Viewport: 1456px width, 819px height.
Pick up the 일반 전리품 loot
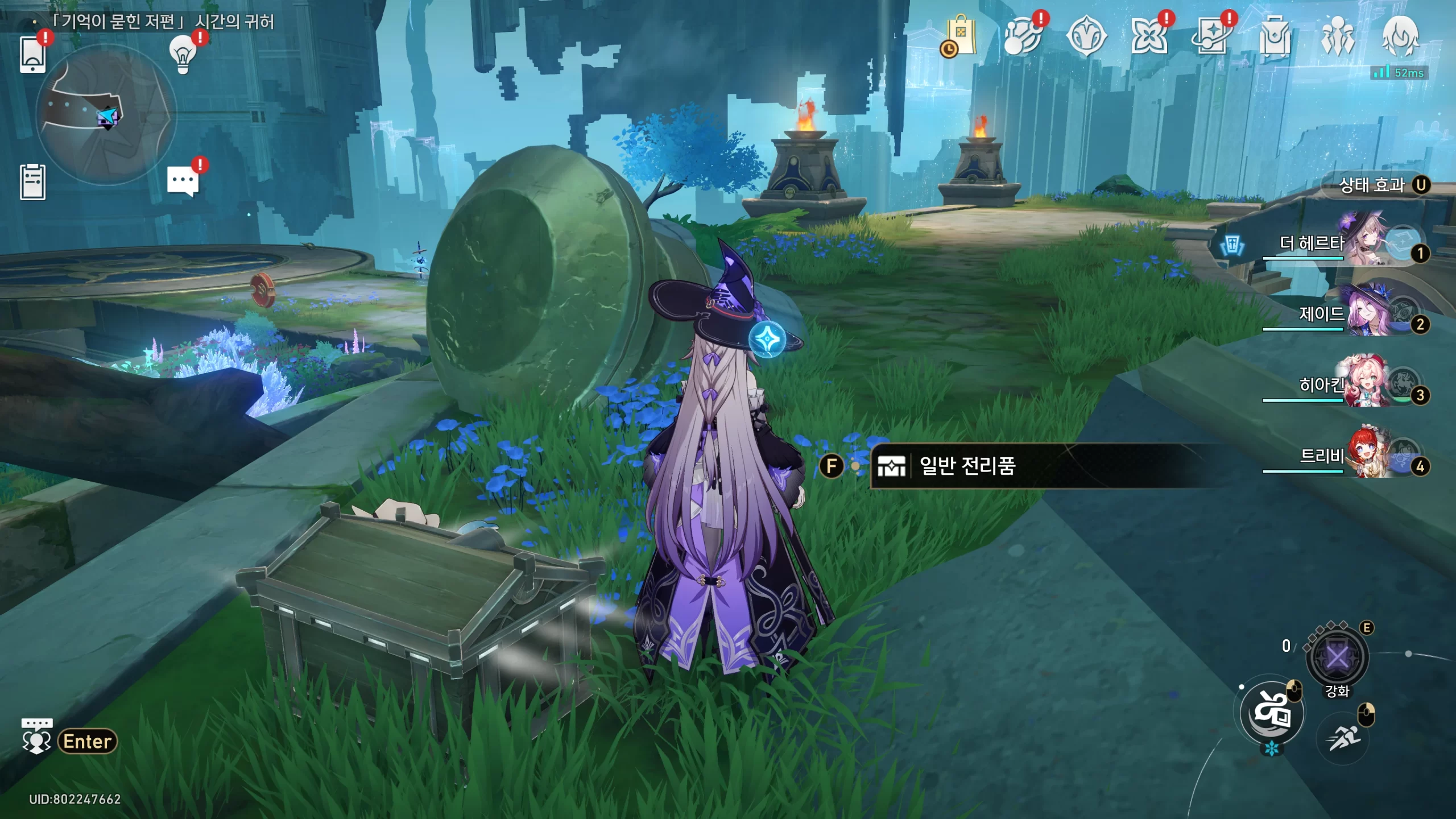pos(967,466)
